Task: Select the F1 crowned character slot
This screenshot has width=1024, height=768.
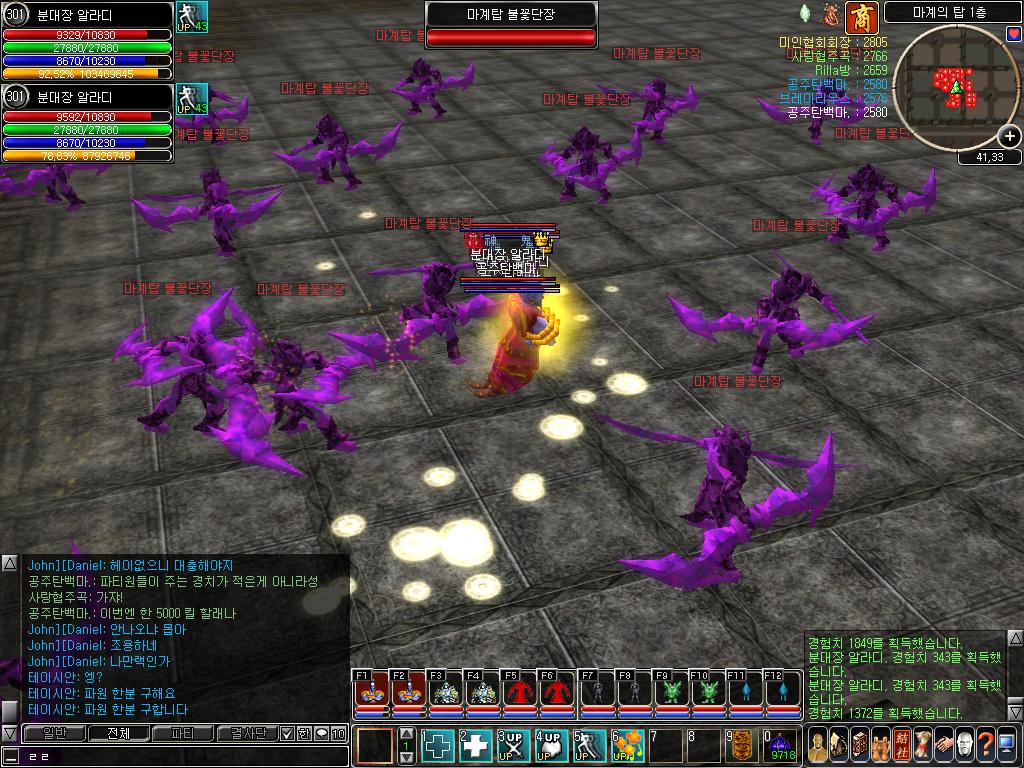Action: coord(371,693)
